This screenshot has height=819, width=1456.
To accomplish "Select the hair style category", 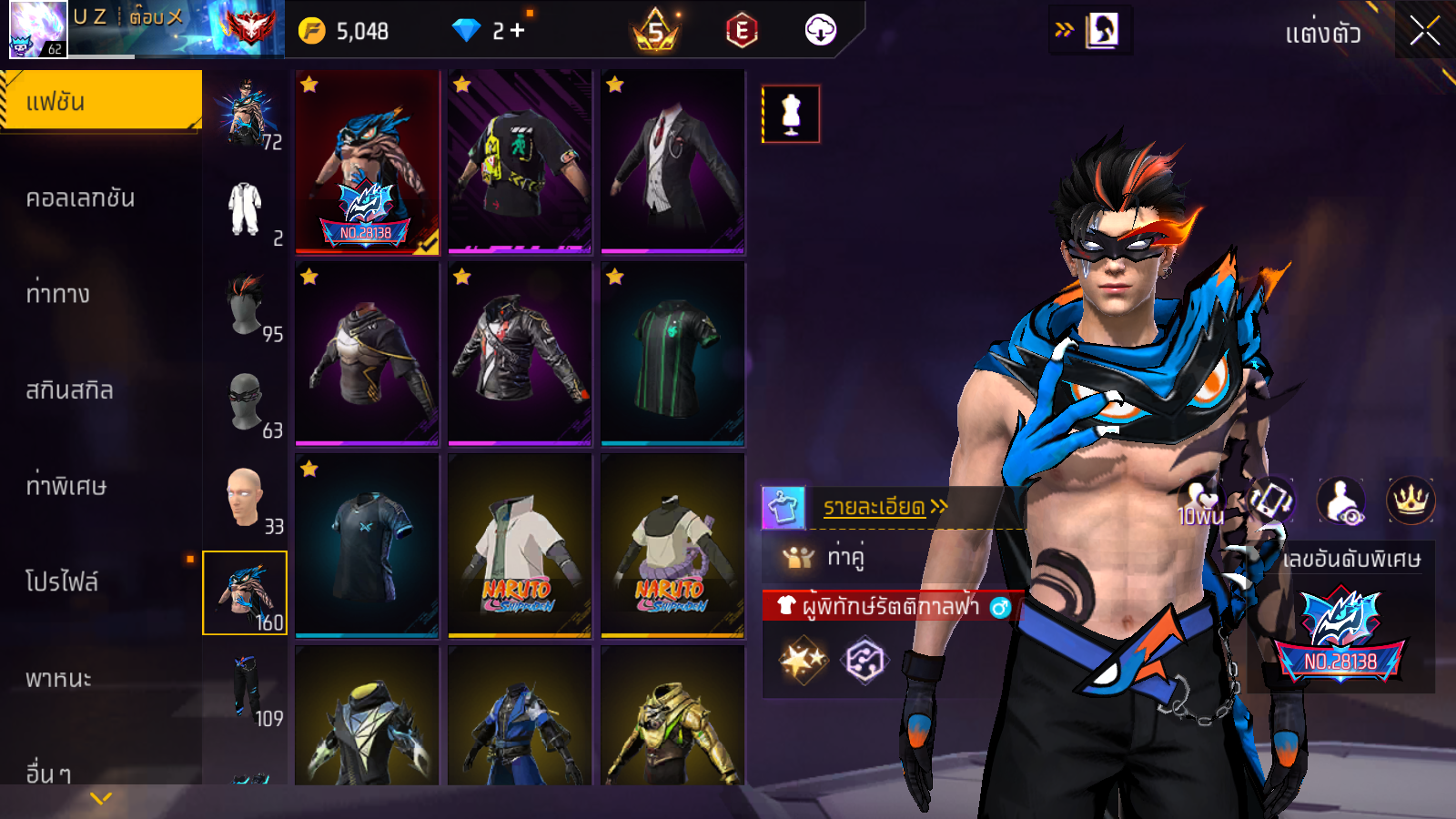I will coord(245,305).
